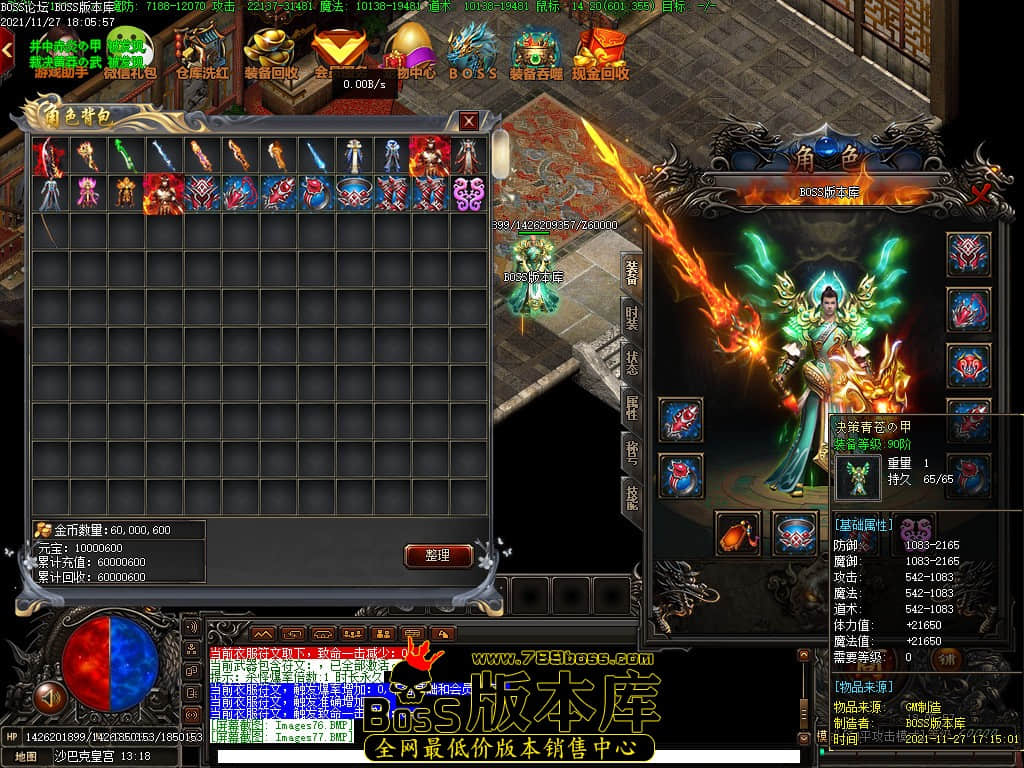Switch to the 属性 attributes tab

pos(632,407)
